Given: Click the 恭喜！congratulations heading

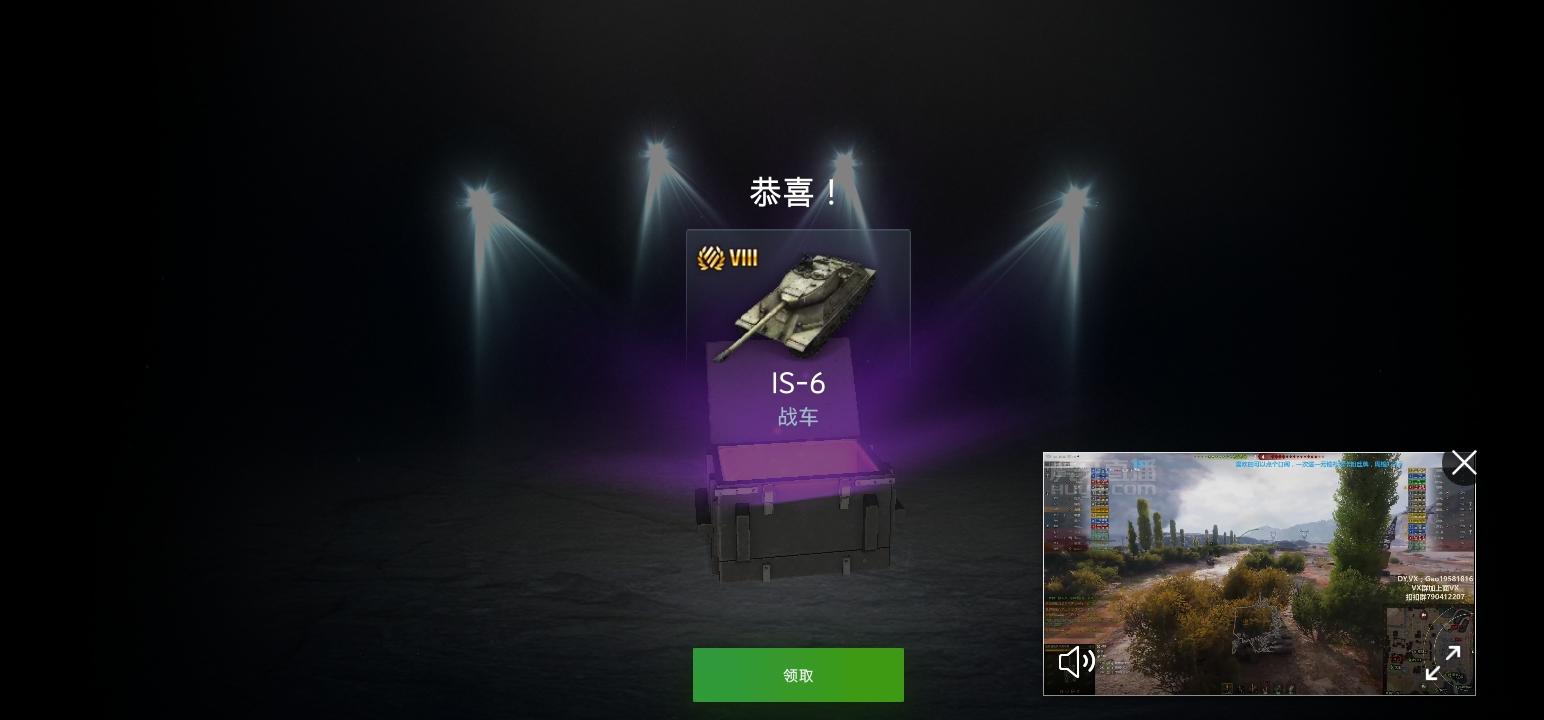Looking at the screenshot, I should point(791,191).
